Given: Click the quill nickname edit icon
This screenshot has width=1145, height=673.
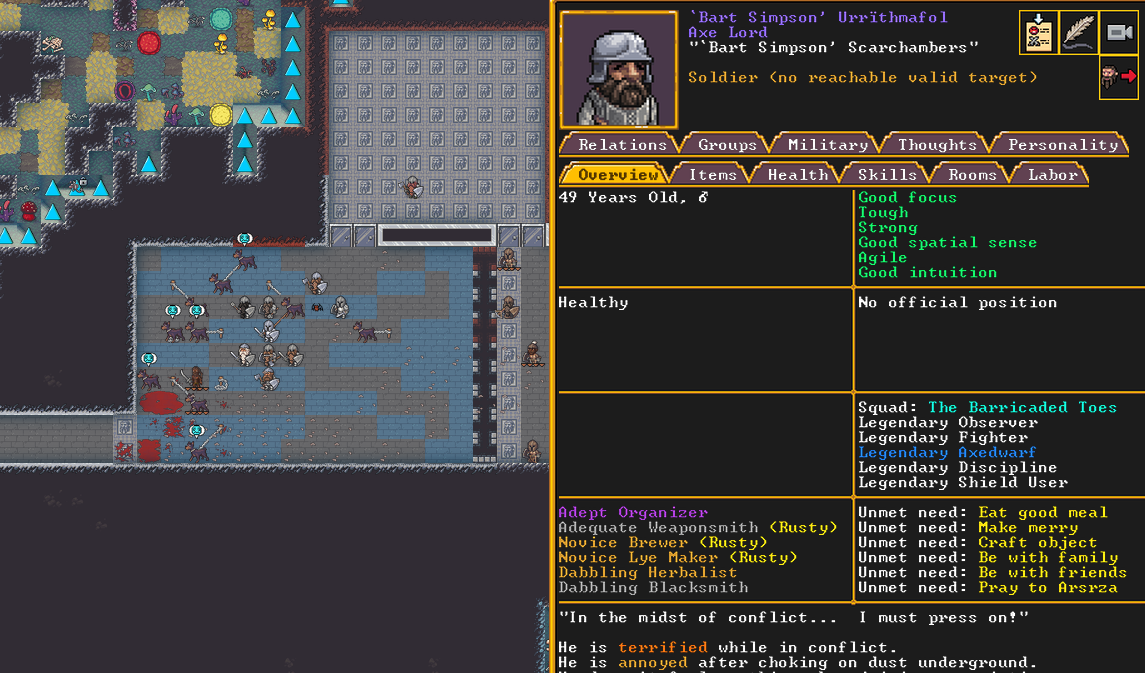Looking at the screenshot, I should coord(1078,33).
